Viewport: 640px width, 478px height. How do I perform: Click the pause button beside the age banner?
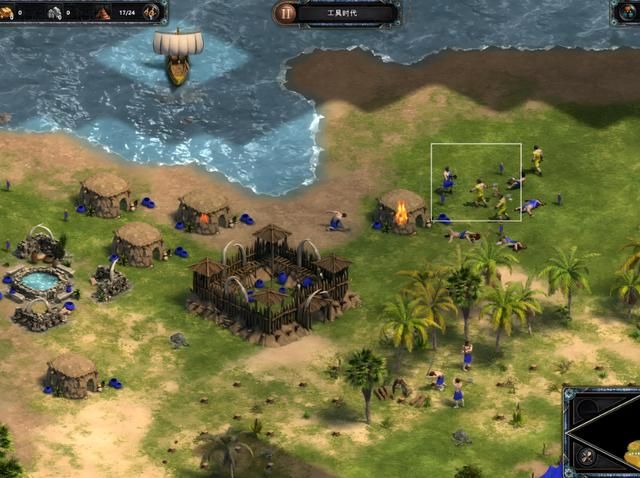(287, 13)
